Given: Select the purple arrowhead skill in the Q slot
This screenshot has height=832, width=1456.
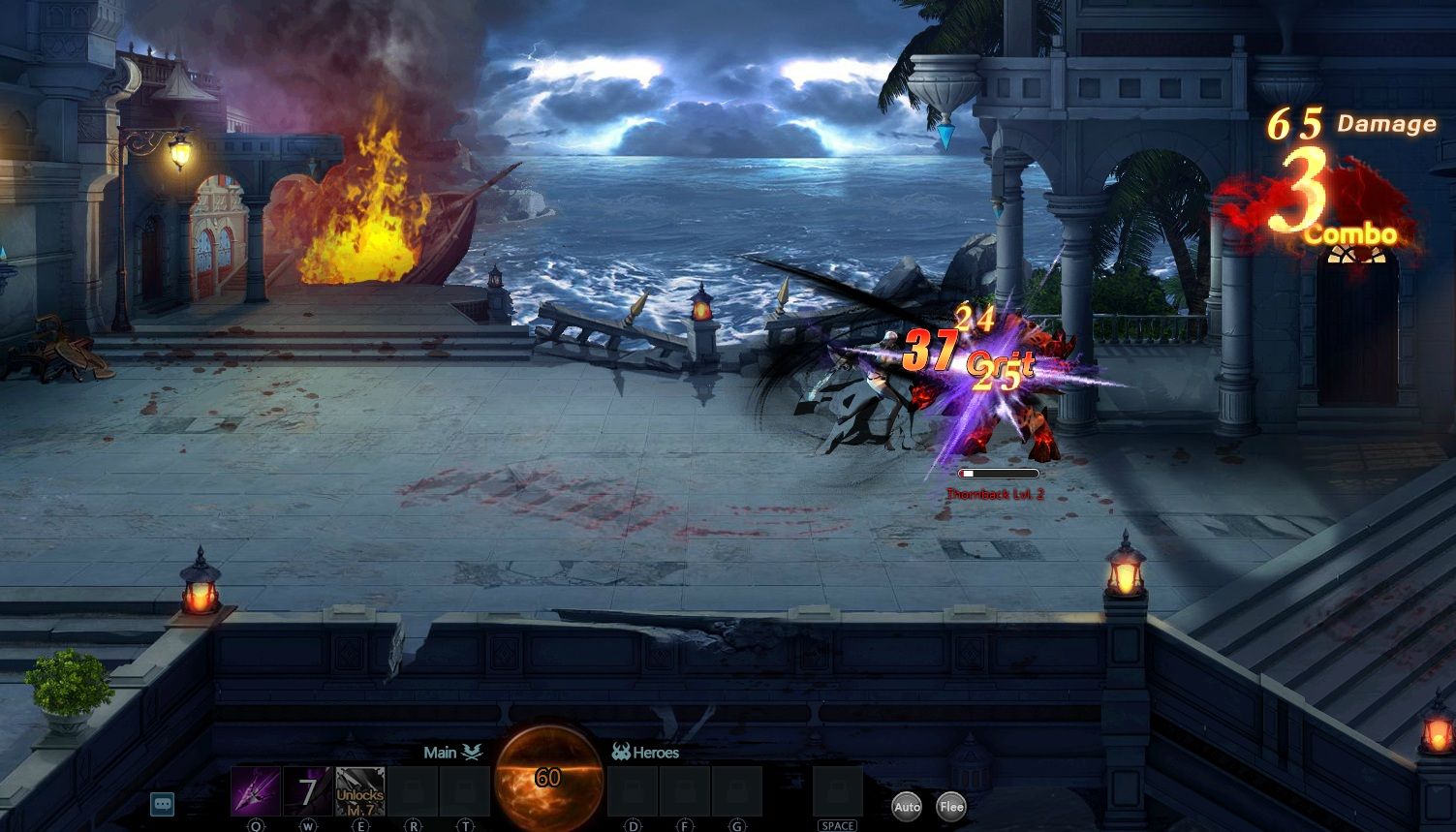Looking at the screenshot, I should tap(254, 791).
